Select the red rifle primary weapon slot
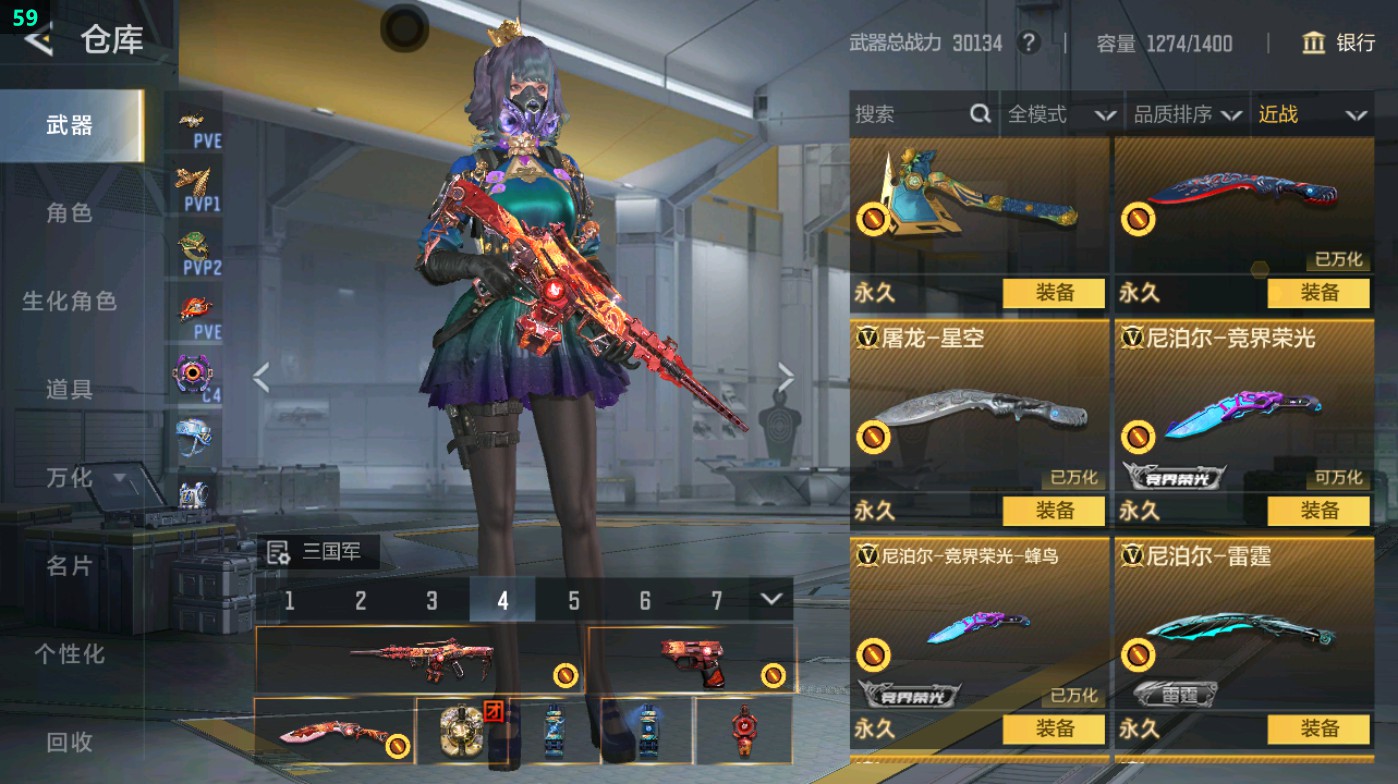This screenshot has width=1398, height=784. tap(420, 660)
